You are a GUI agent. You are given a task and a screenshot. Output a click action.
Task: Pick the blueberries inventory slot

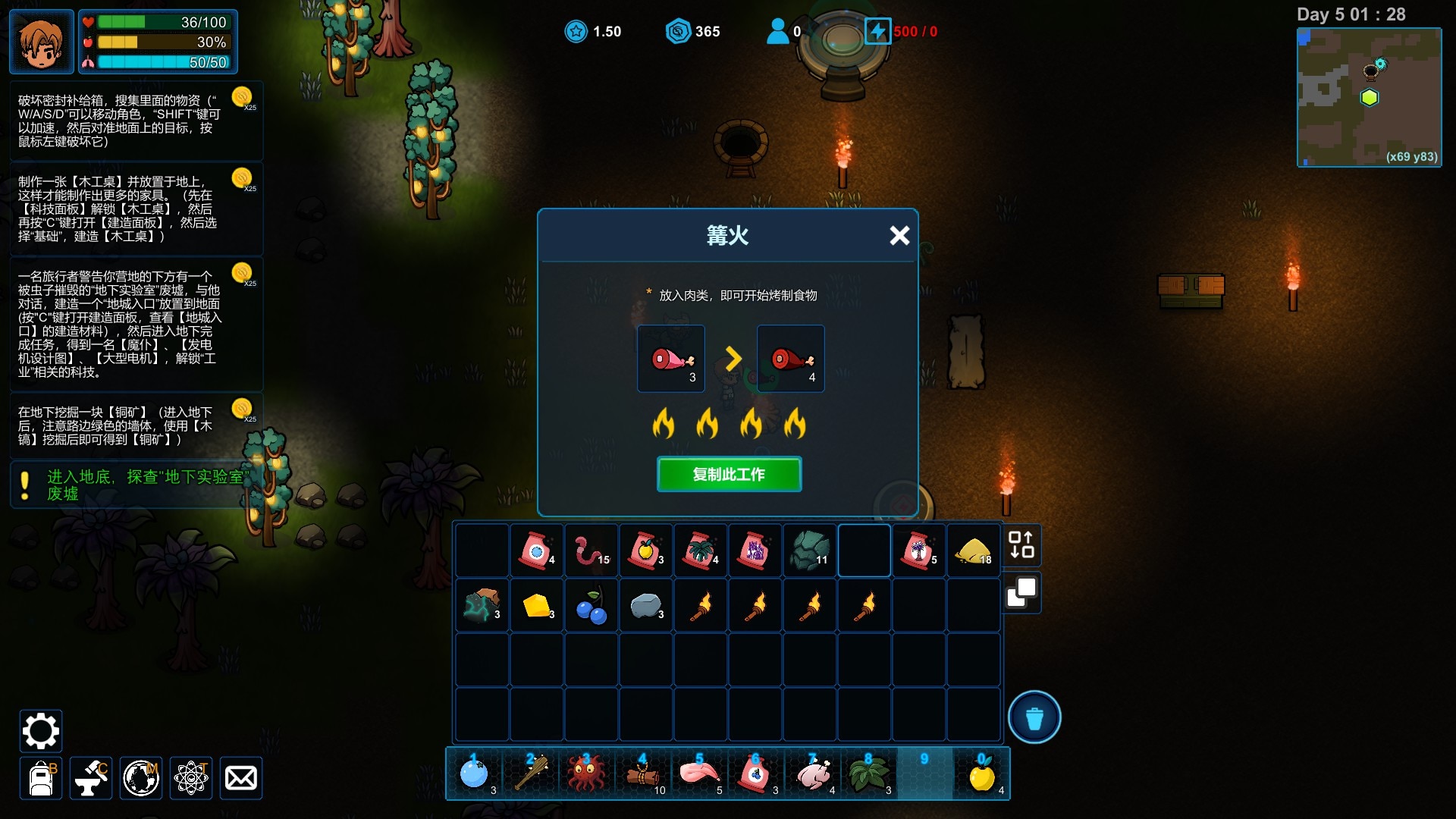point(591,606)
